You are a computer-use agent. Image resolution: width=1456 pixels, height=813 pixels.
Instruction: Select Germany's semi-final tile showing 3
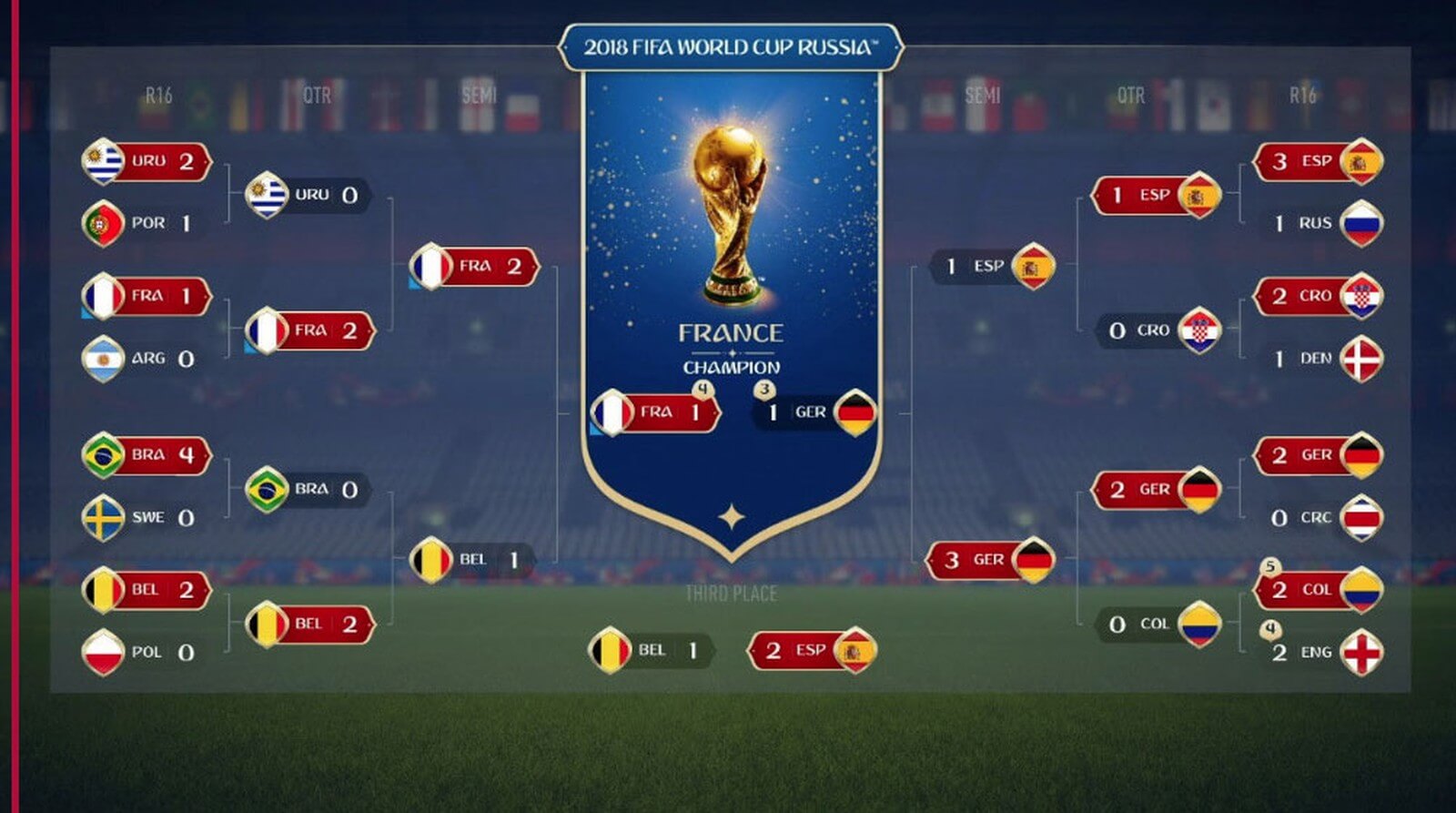point(990,560)
